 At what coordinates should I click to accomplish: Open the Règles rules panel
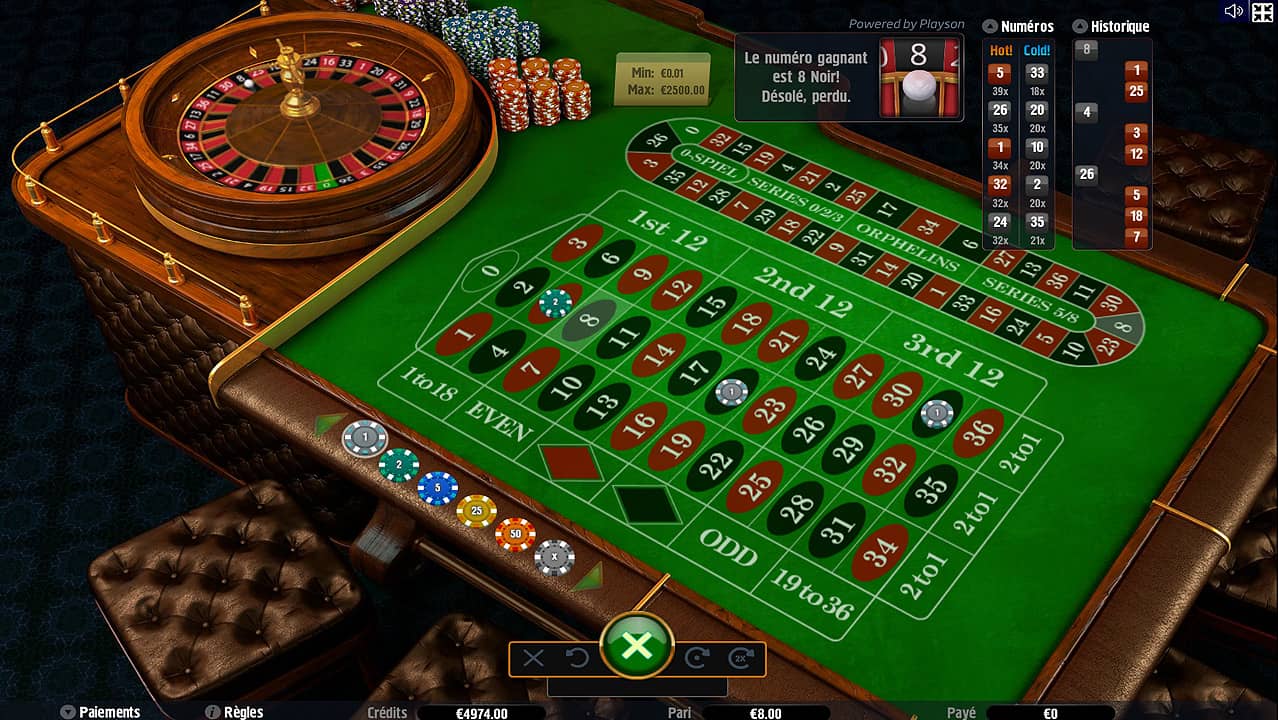(x=234, y=712)
